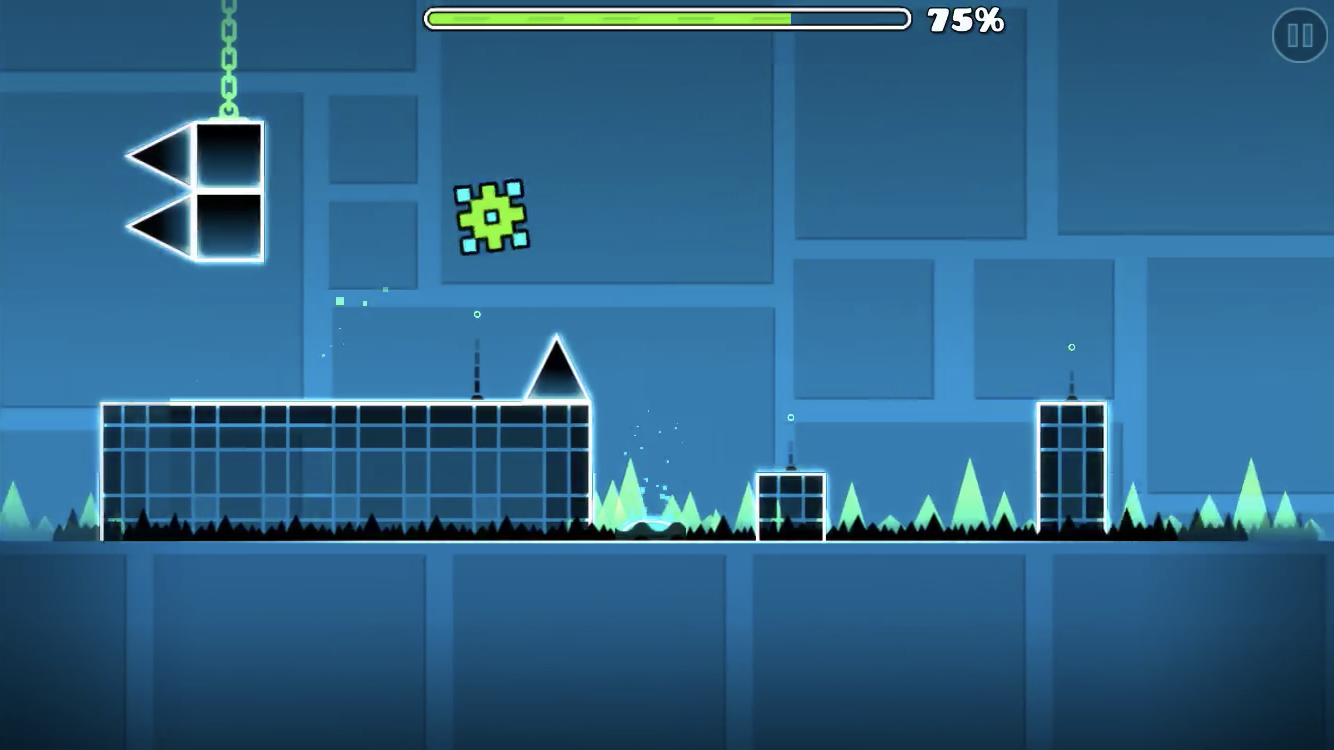Image resolution: width=1334 pixels, height=750 pixels.
Task: Click the antenna on the long grid platform
Action: click(x=478, y=370)
